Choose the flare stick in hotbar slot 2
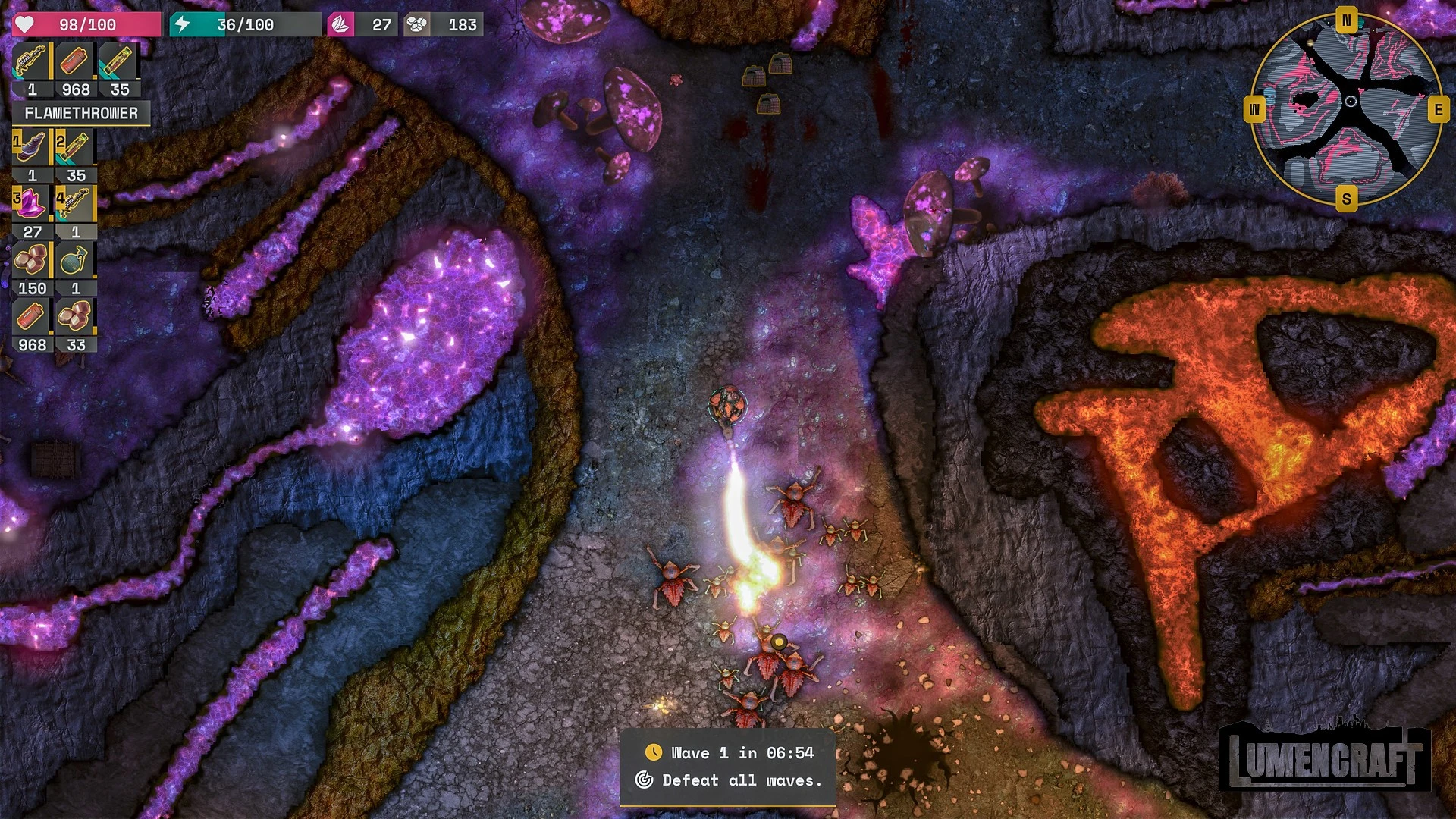 pos(75,148)
